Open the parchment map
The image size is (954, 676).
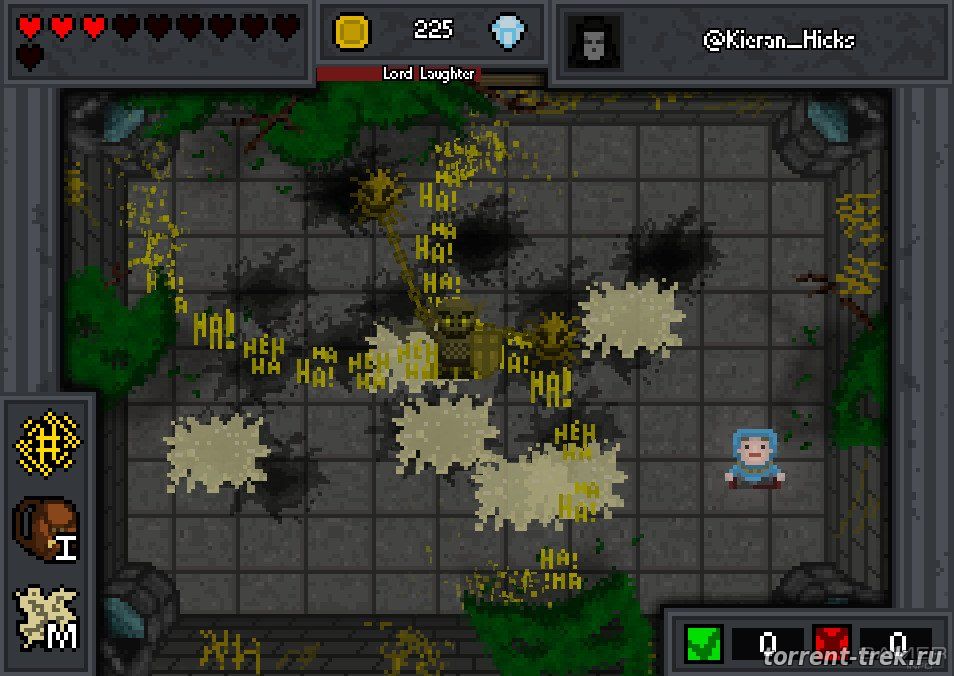[x=47, y=615]
